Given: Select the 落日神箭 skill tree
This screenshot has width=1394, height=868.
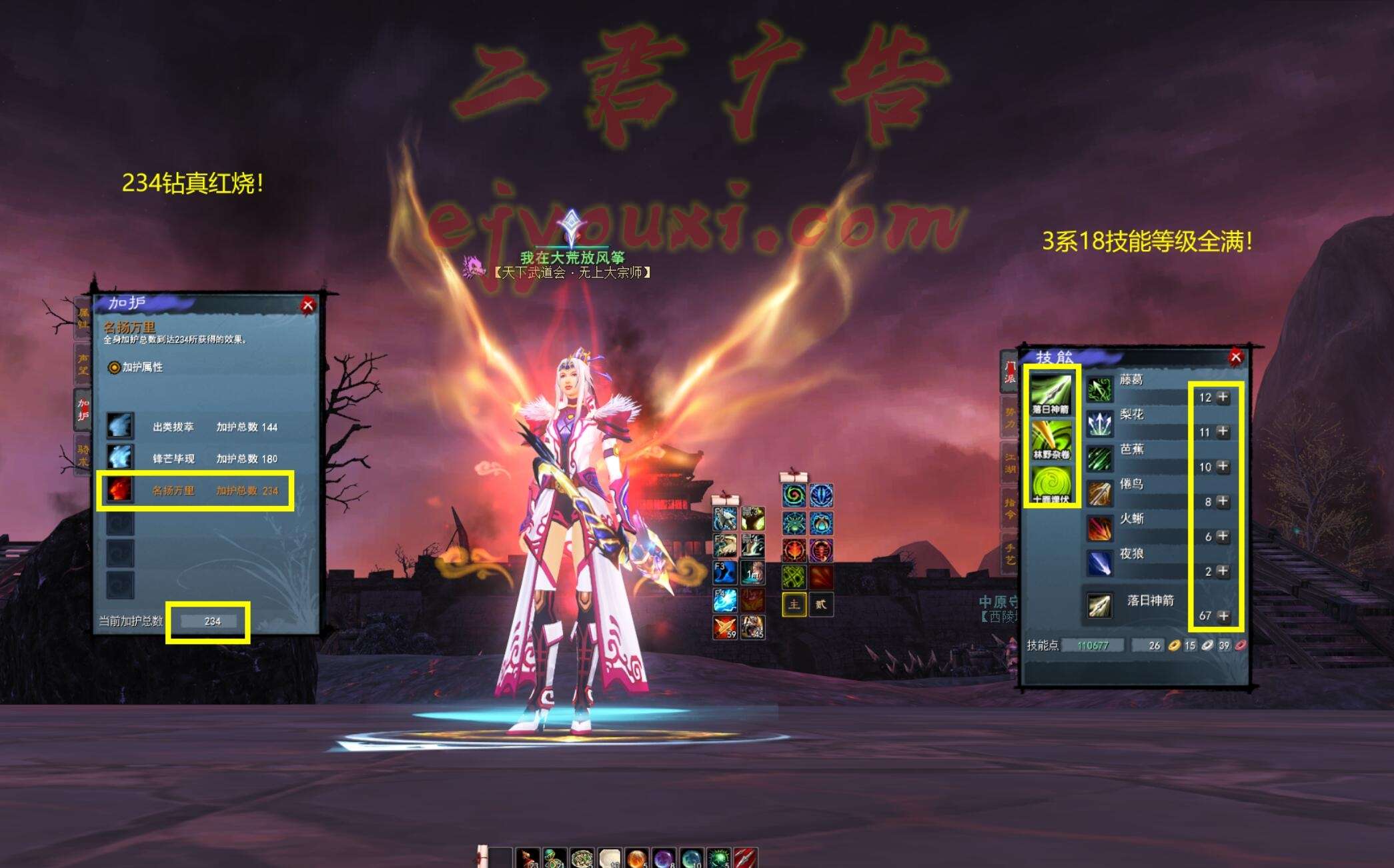Looking at the screenshot, I should click(1051, 393).
